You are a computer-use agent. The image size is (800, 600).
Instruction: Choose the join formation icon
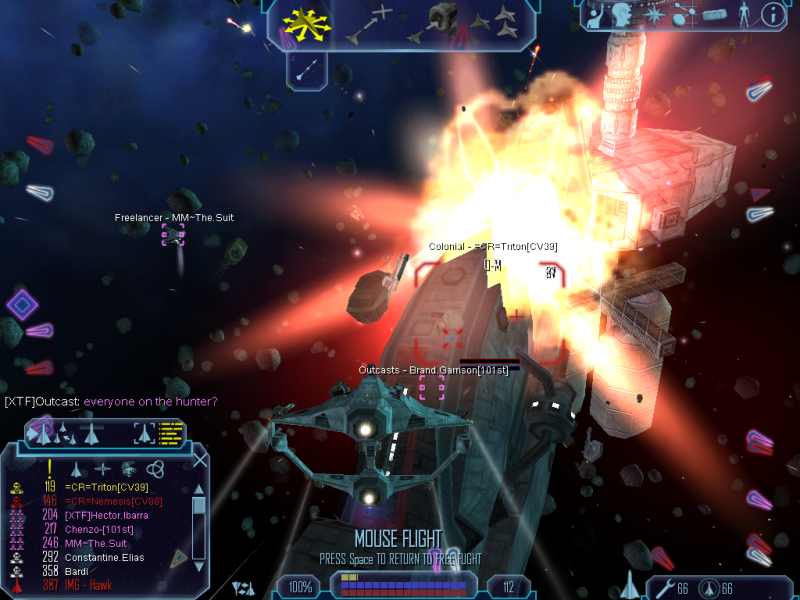pos(494,22)
